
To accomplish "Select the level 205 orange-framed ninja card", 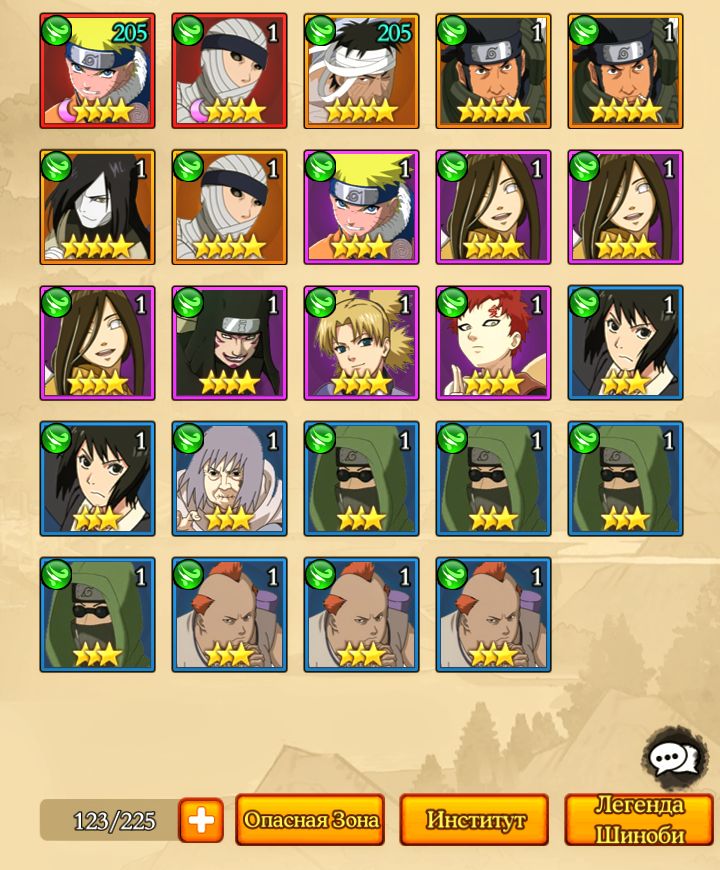I will click(361, 71).
